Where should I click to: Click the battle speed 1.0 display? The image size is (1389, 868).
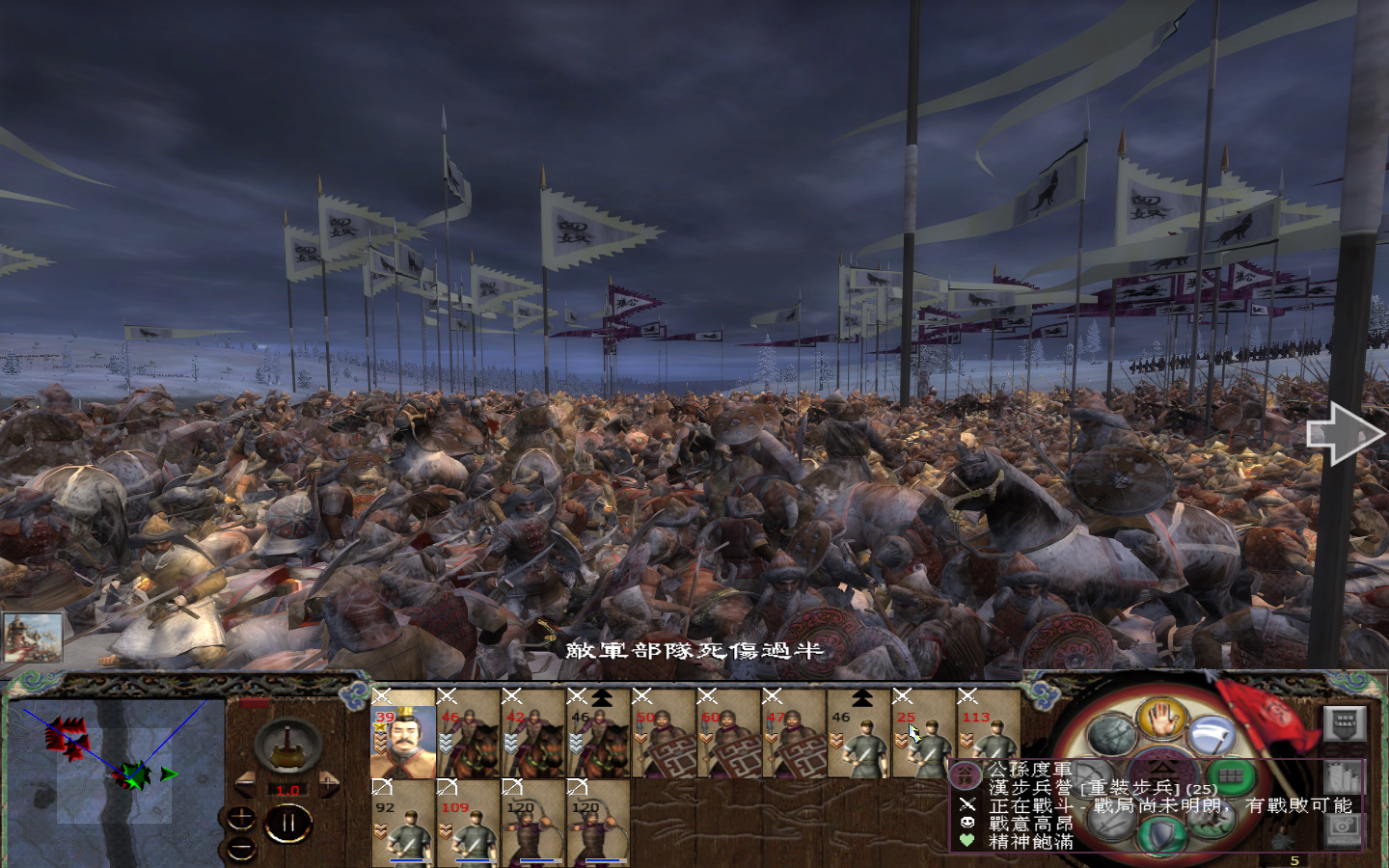[x=288, y=790]
